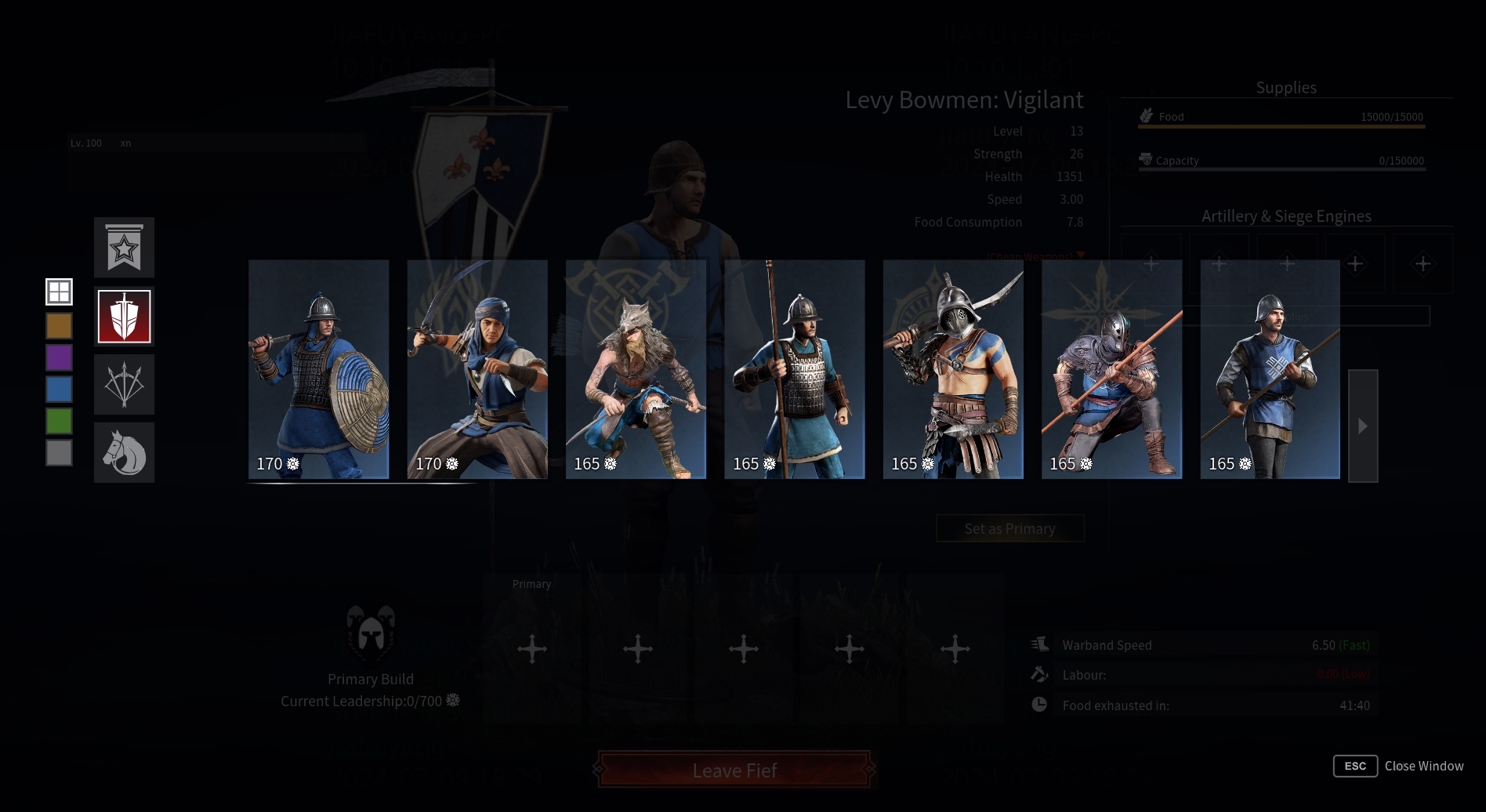The width and height of the screenshot is (1486, 812).
Task: Switch to the bow and arrows ranged tab
Action: (124, 384)
